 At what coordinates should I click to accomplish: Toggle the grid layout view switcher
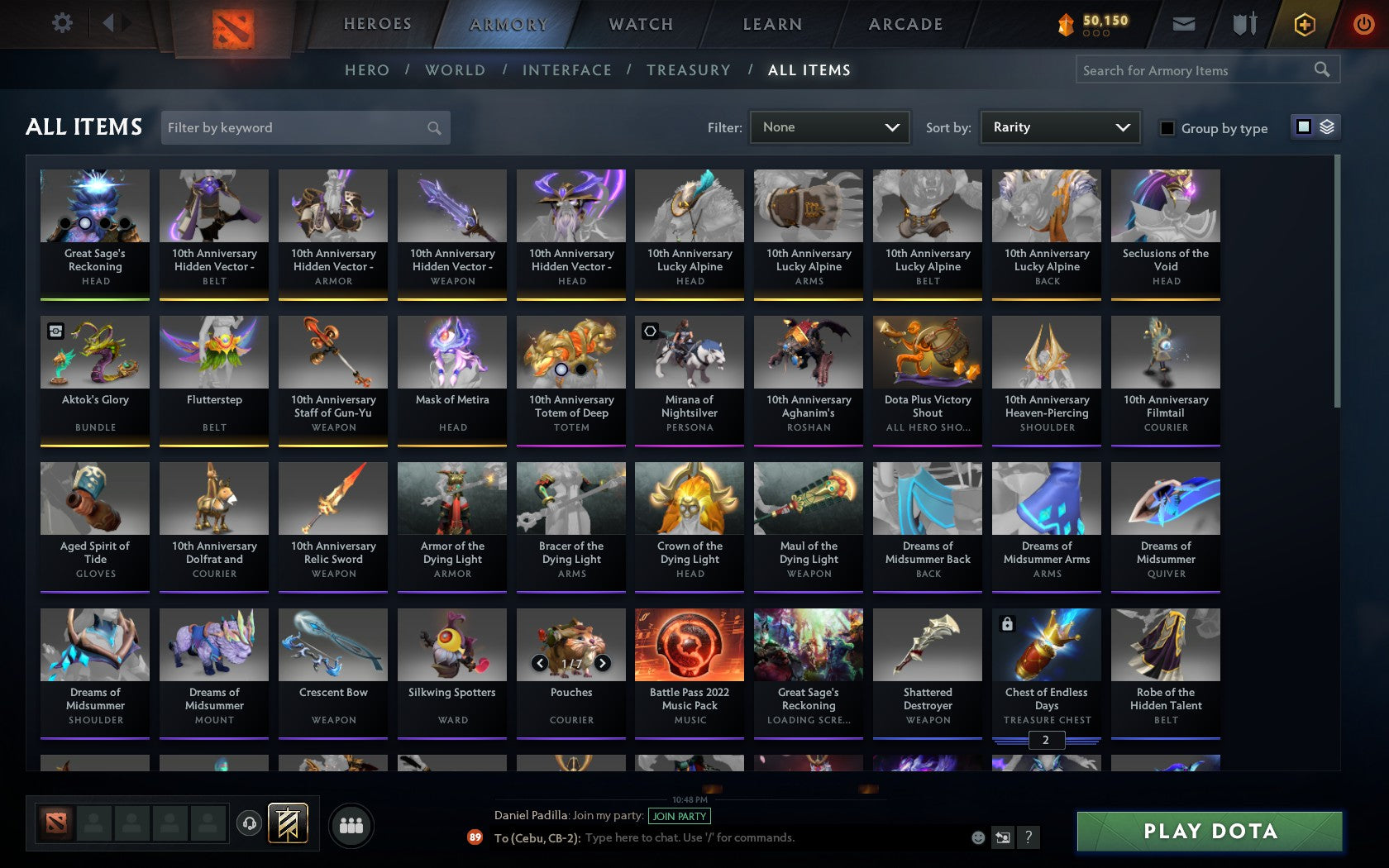1303,128
